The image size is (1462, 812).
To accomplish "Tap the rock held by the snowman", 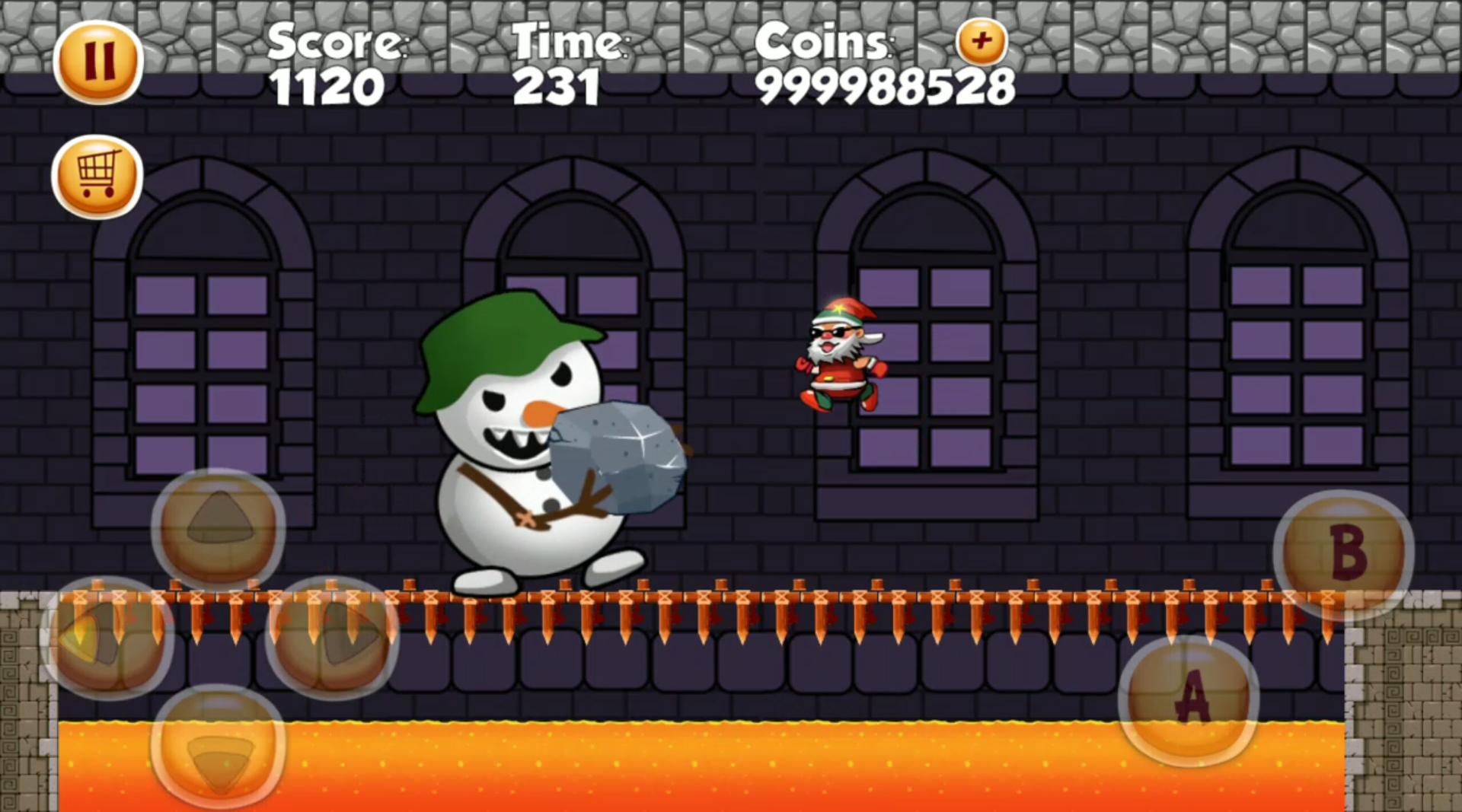I will click(x=621, y=457).
